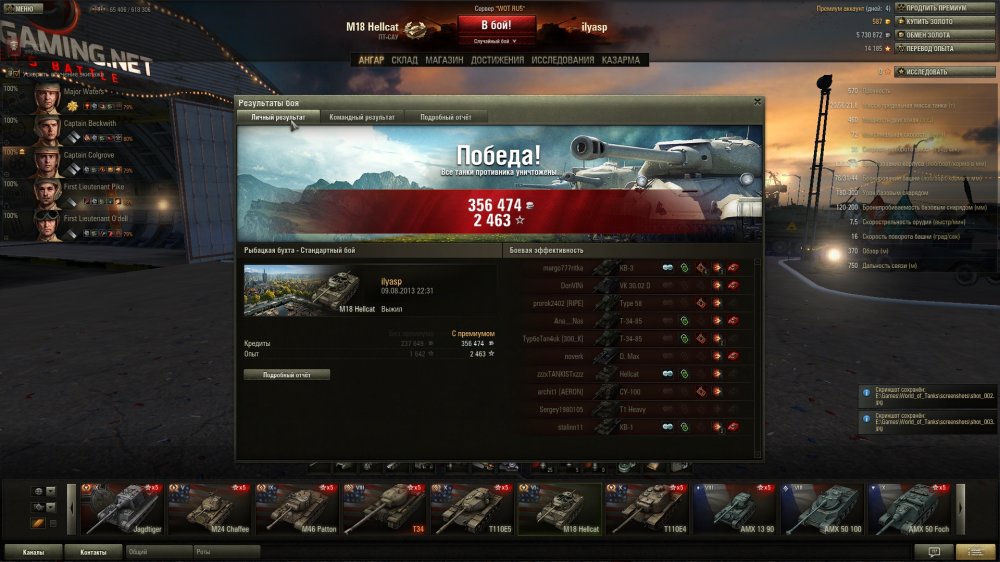
Task: Click the Подробный отчёт button under the credits
Action: [x=286, y=374]
